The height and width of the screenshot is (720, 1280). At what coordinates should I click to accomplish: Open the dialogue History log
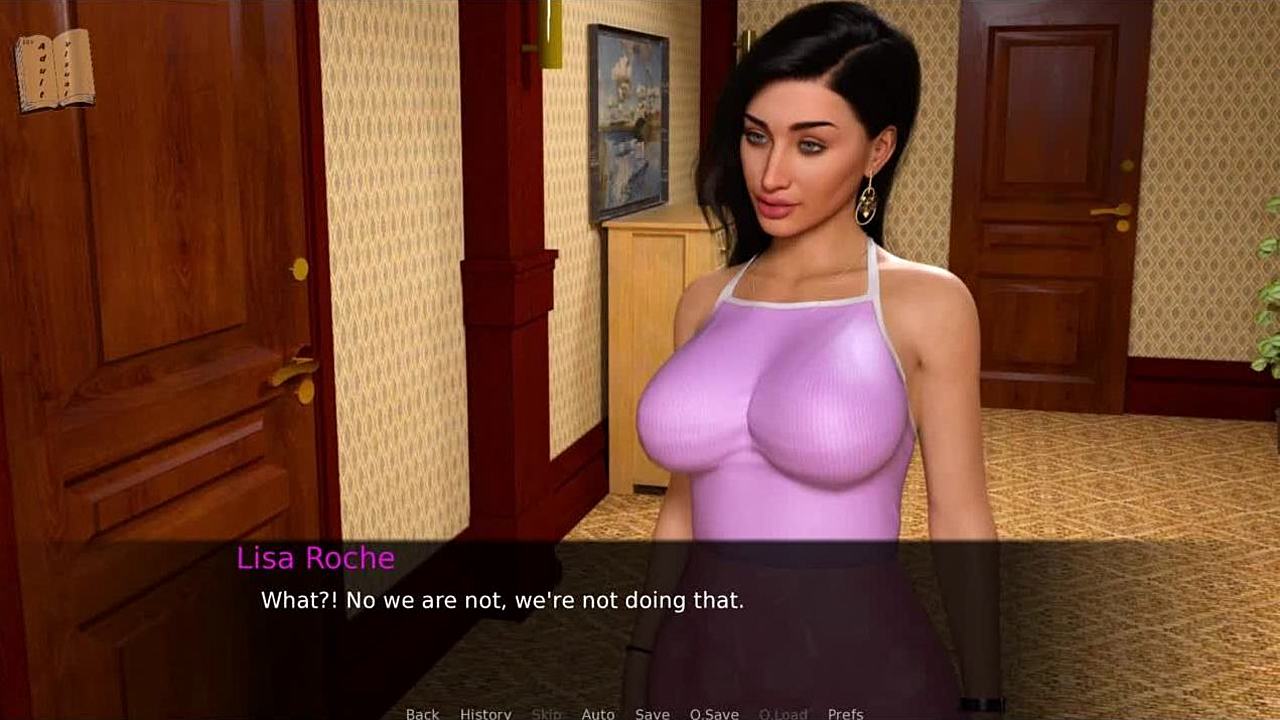(x=485, y=713)
